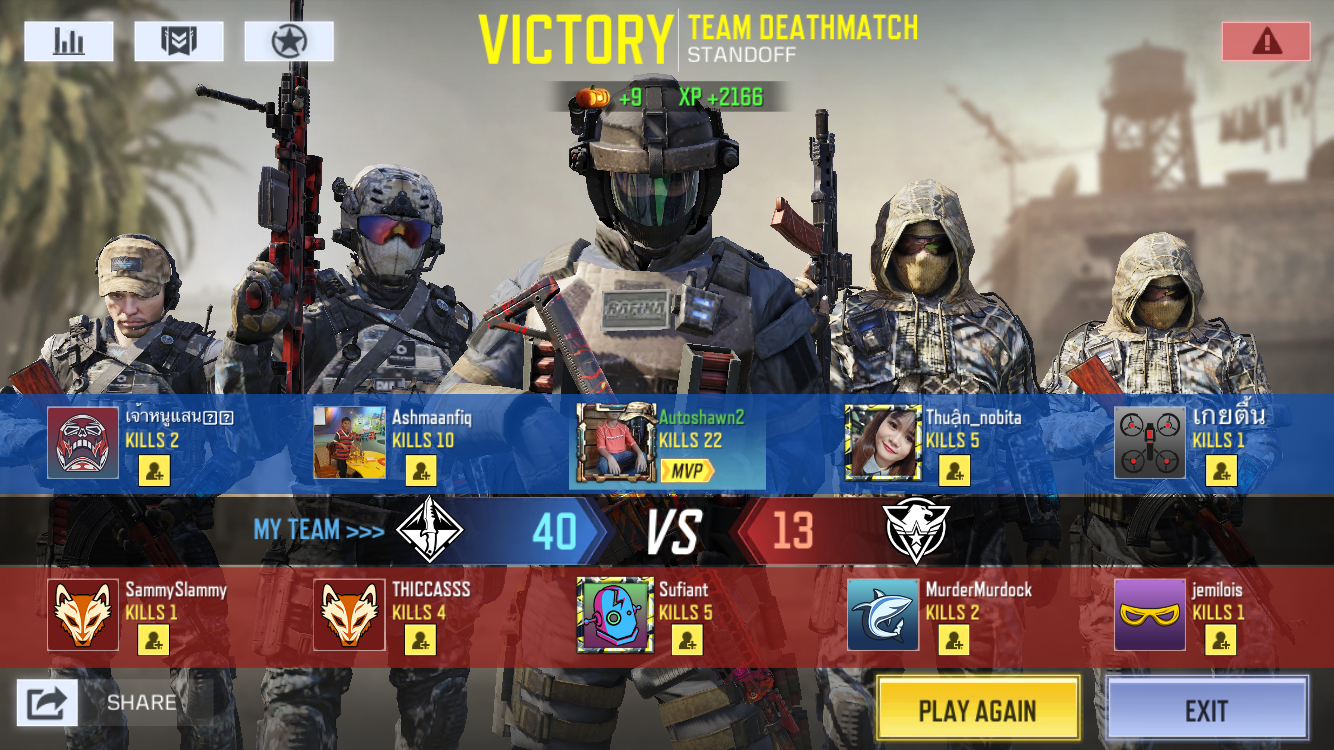Report a player with the red warning button

pos(1266,41)
